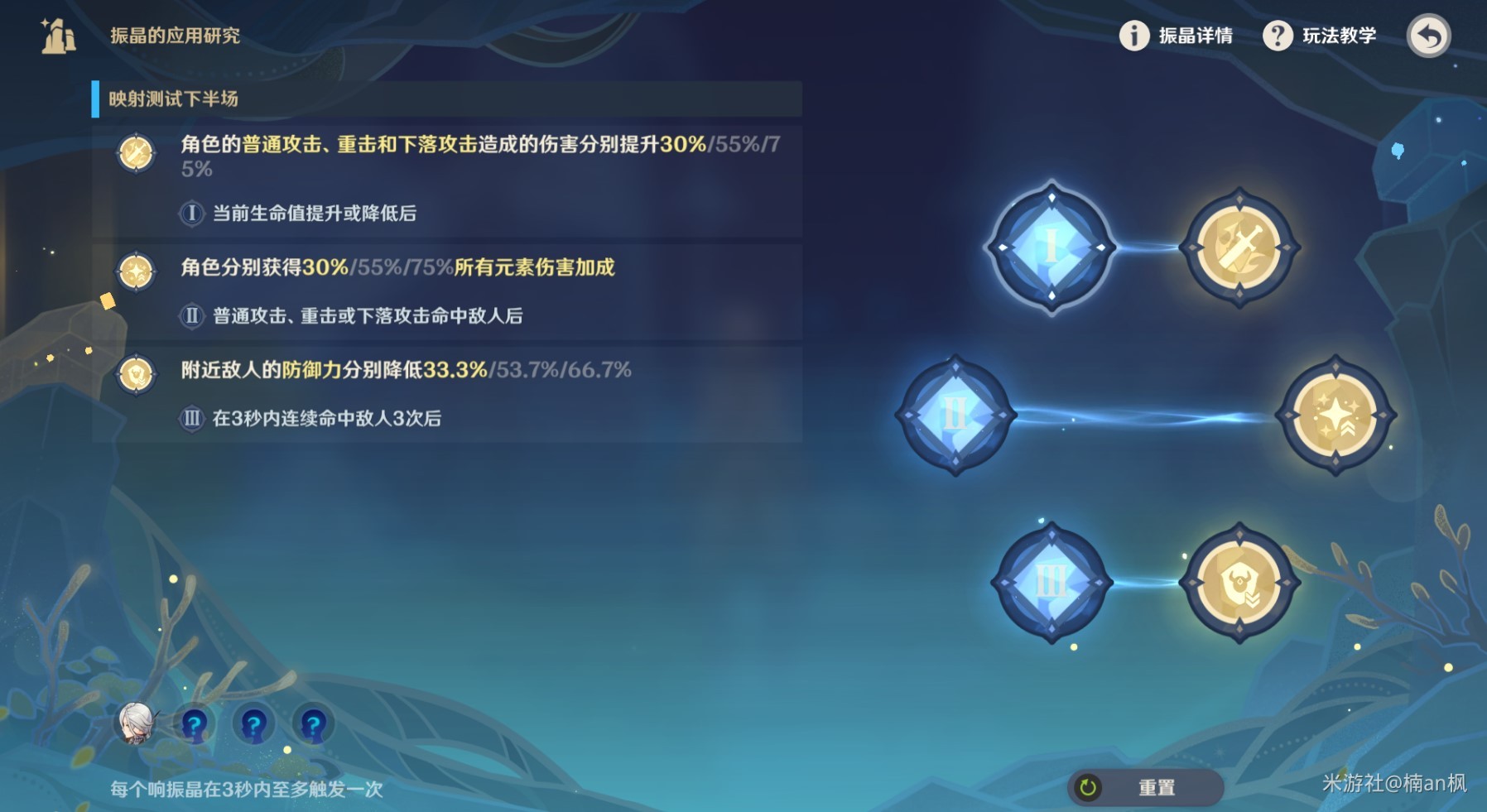1487x812 pixels.
Task: Expand the third question mark party slot
Action: (312, 724)
